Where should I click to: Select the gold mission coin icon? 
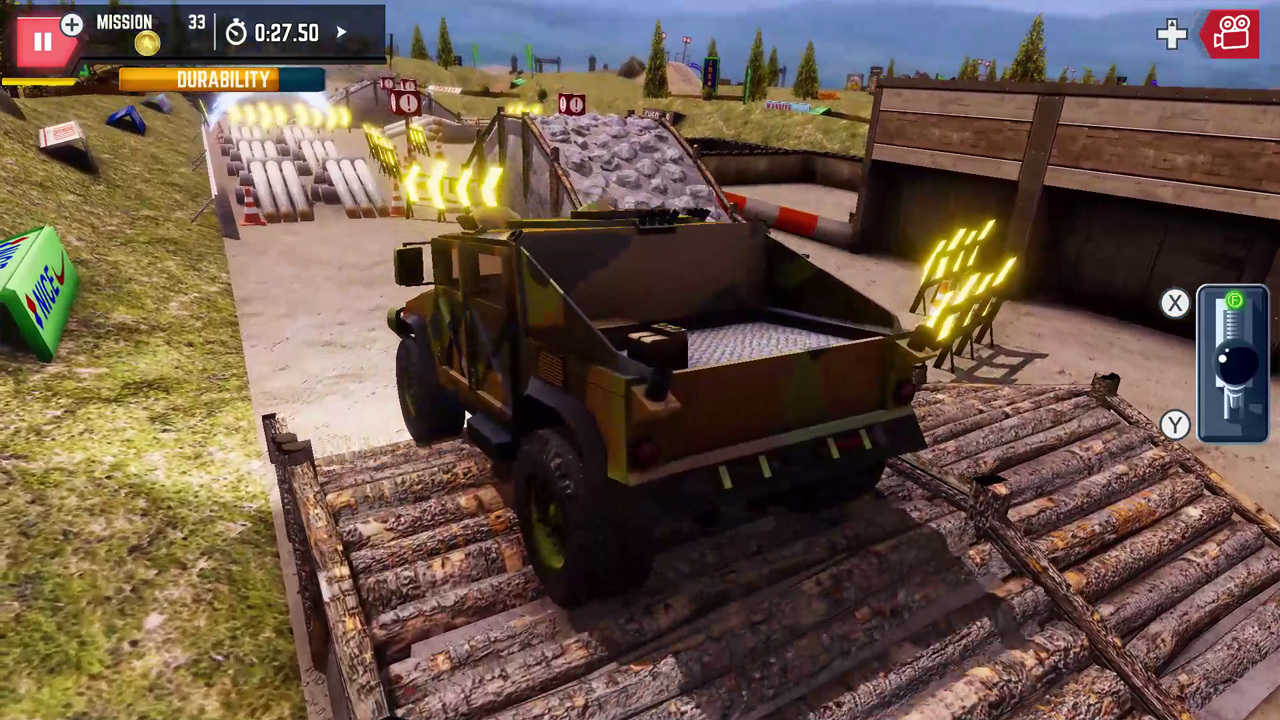tap(147, 43)
